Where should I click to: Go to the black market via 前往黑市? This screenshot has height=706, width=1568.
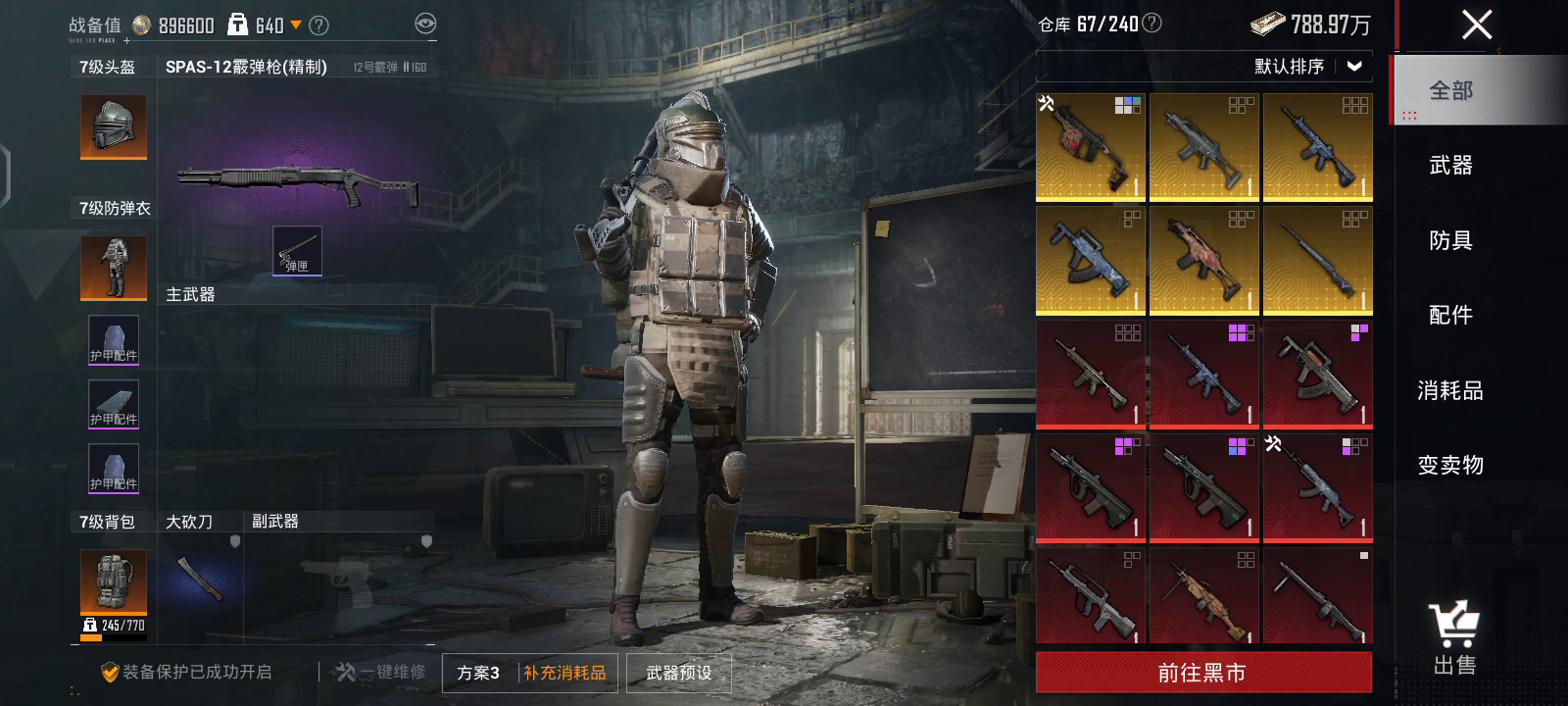point(1203,673)
